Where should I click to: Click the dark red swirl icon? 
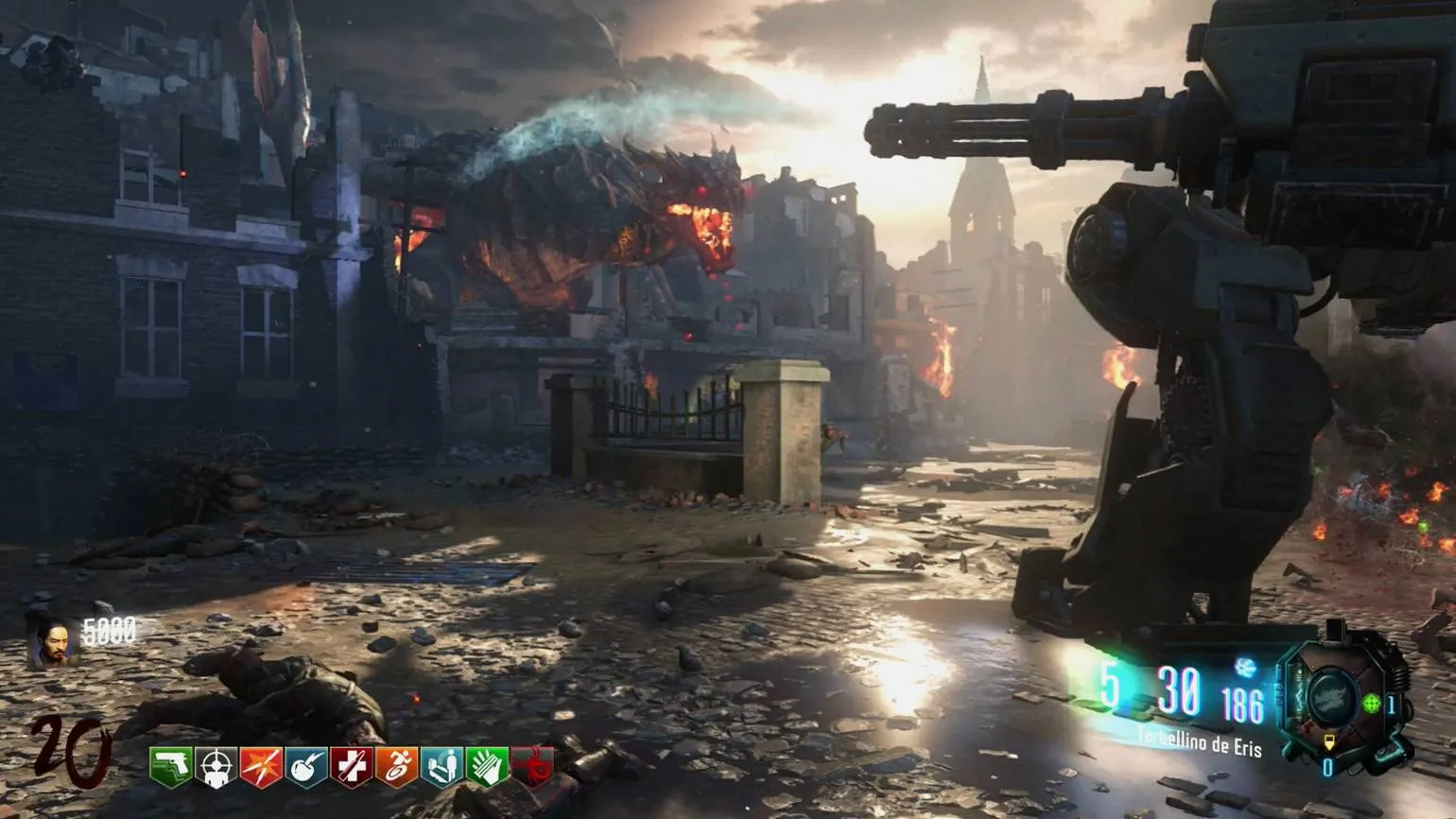pos(532,767)
